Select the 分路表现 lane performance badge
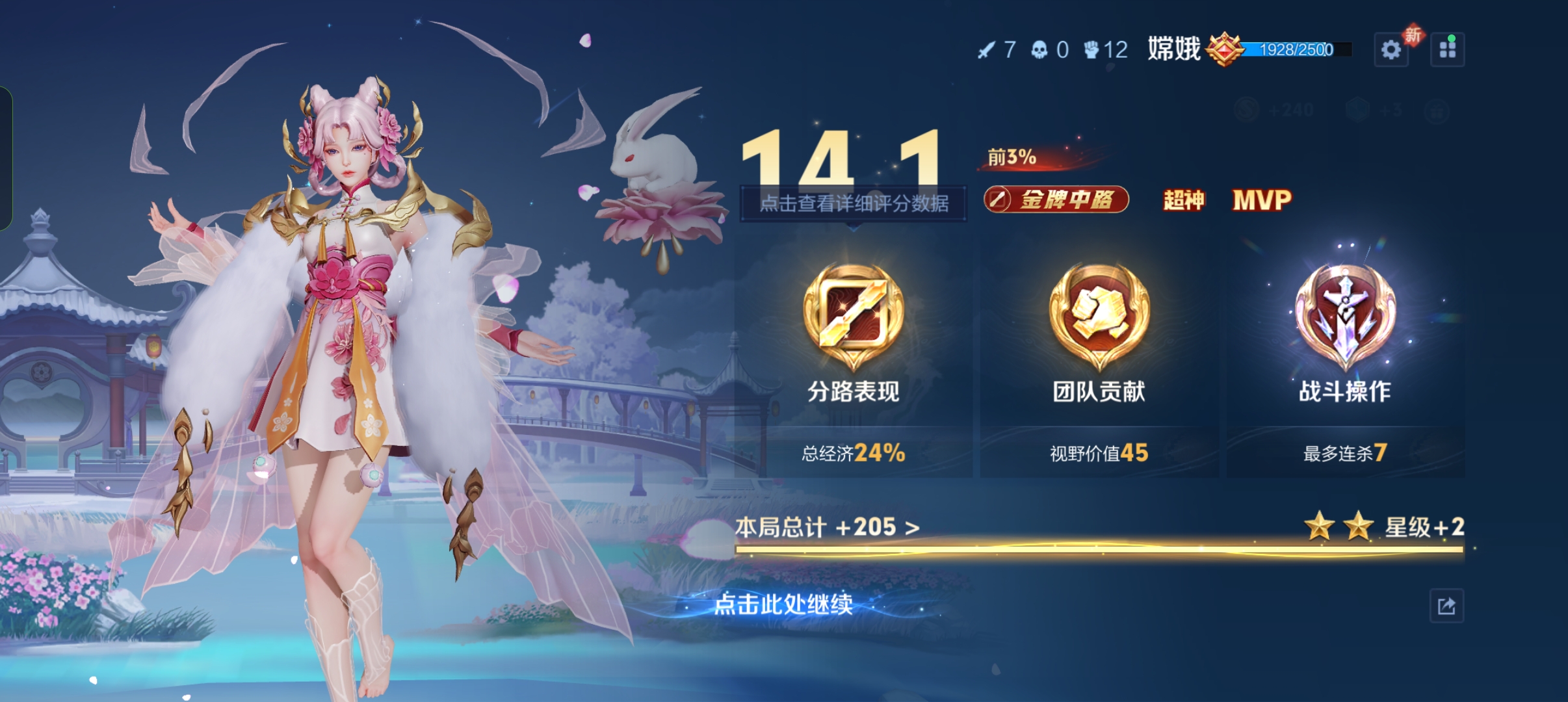Viewport: 1568px width, 702px height. coord(853,318)
